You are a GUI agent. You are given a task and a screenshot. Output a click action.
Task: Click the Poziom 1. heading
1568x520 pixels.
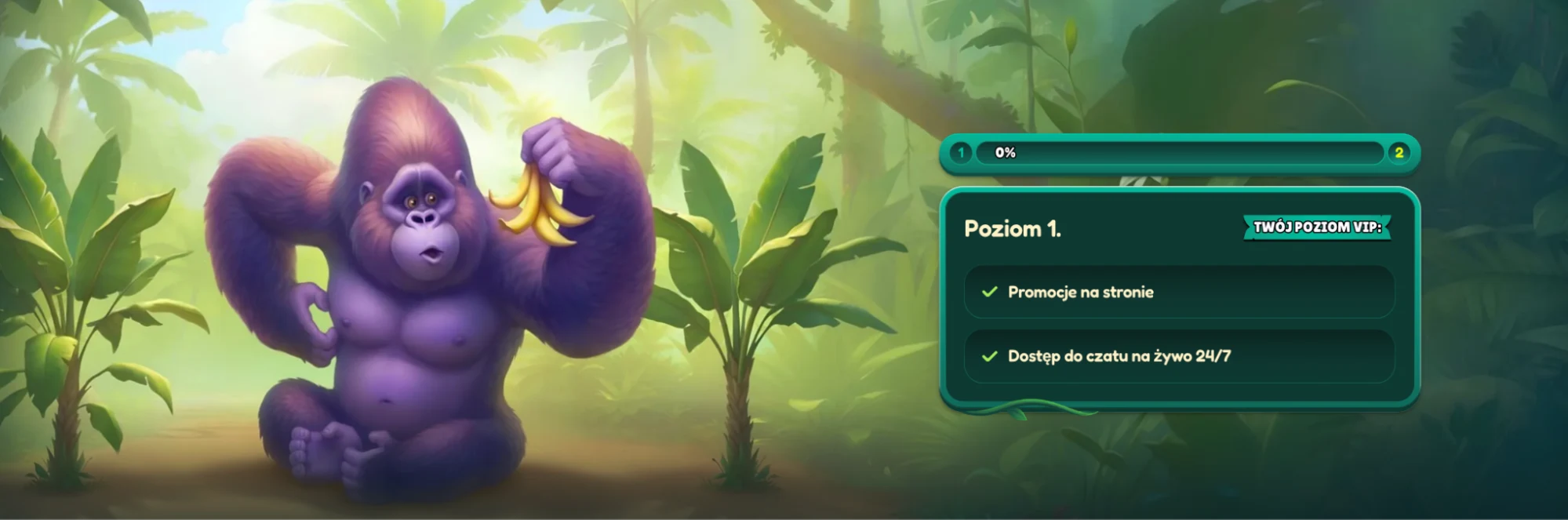(x=1012, y=229)
